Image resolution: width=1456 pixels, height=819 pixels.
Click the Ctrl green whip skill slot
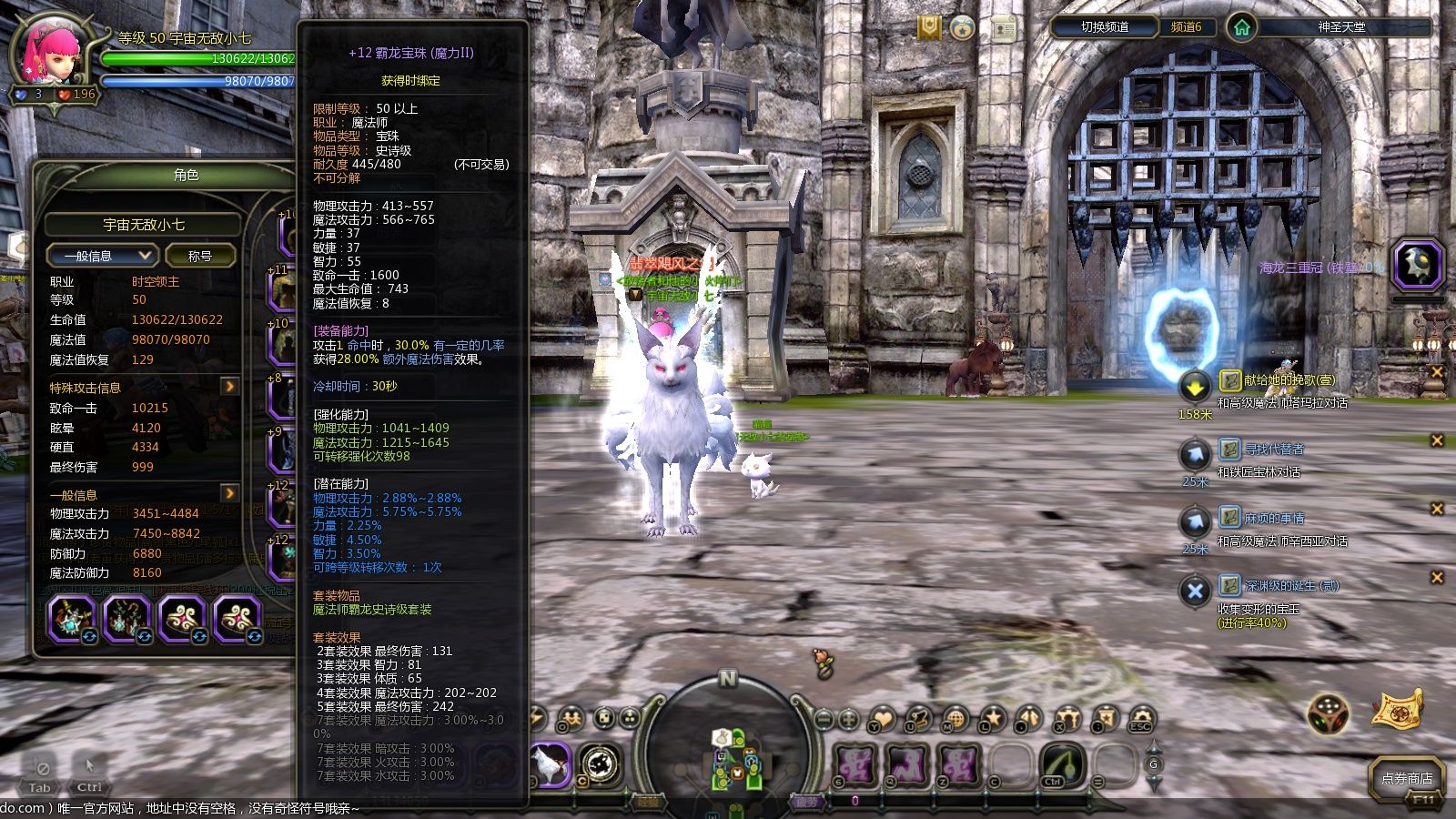click(1058, 764)
